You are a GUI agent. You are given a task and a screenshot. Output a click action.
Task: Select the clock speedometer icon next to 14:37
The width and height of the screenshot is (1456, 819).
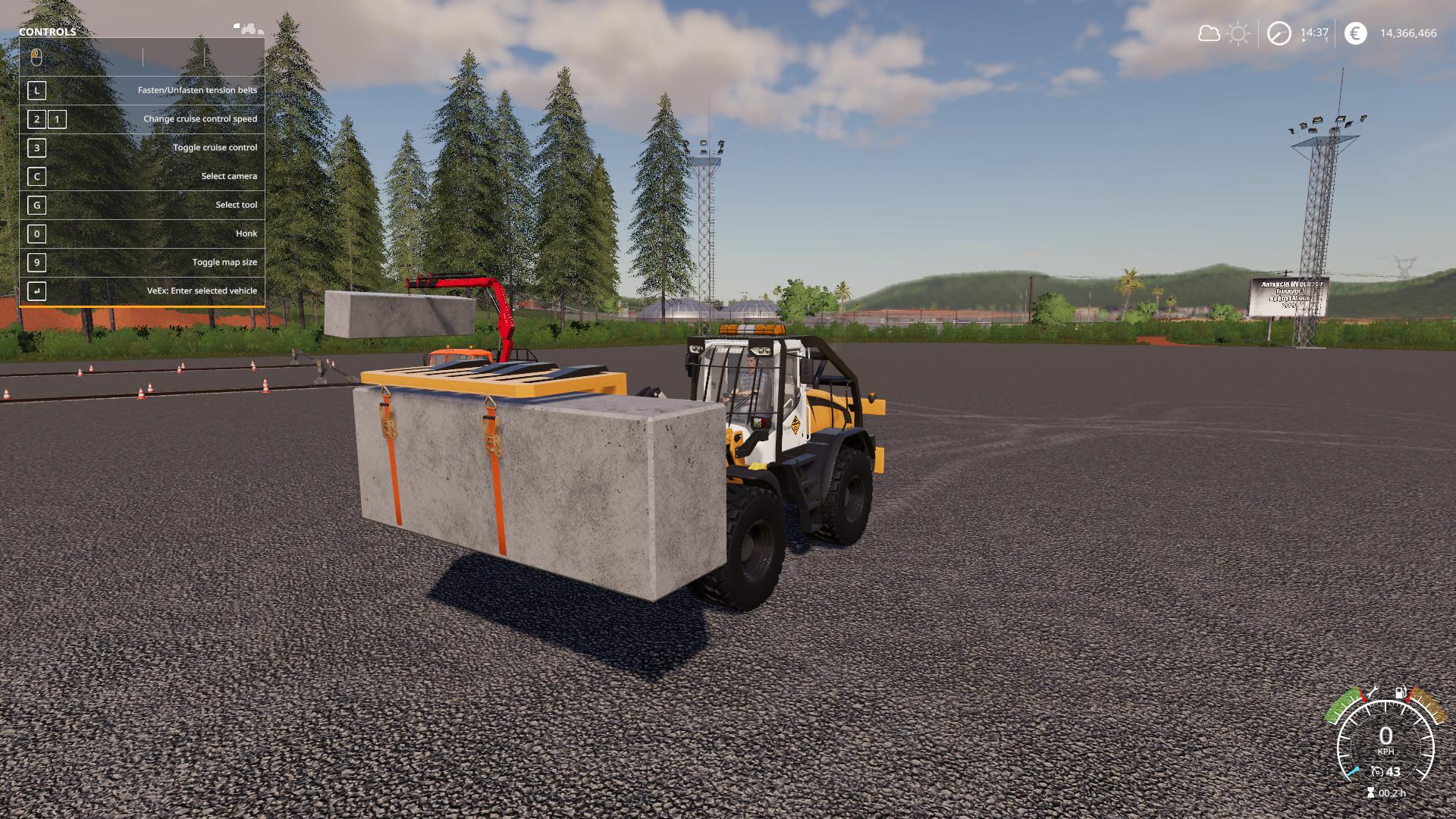[1278, 33]
